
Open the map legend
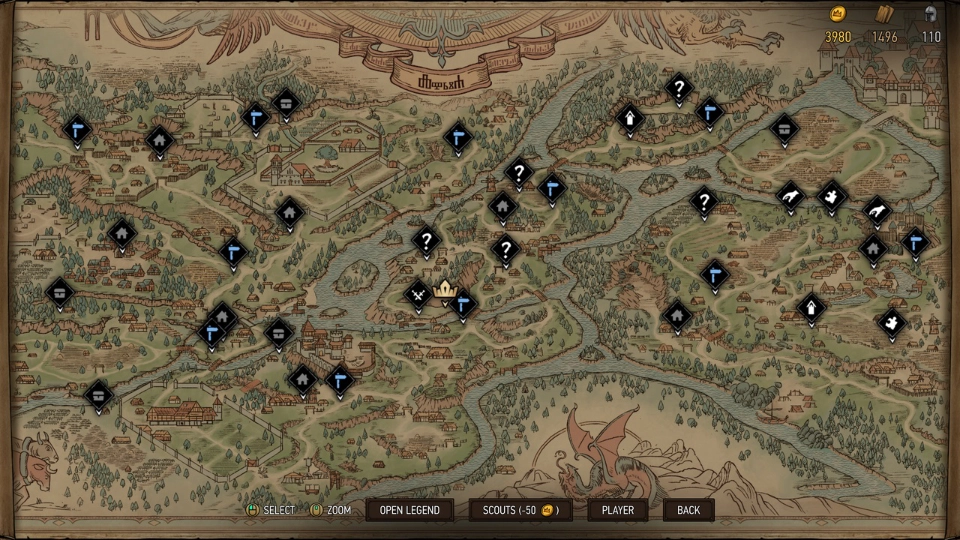click(409, 510)
